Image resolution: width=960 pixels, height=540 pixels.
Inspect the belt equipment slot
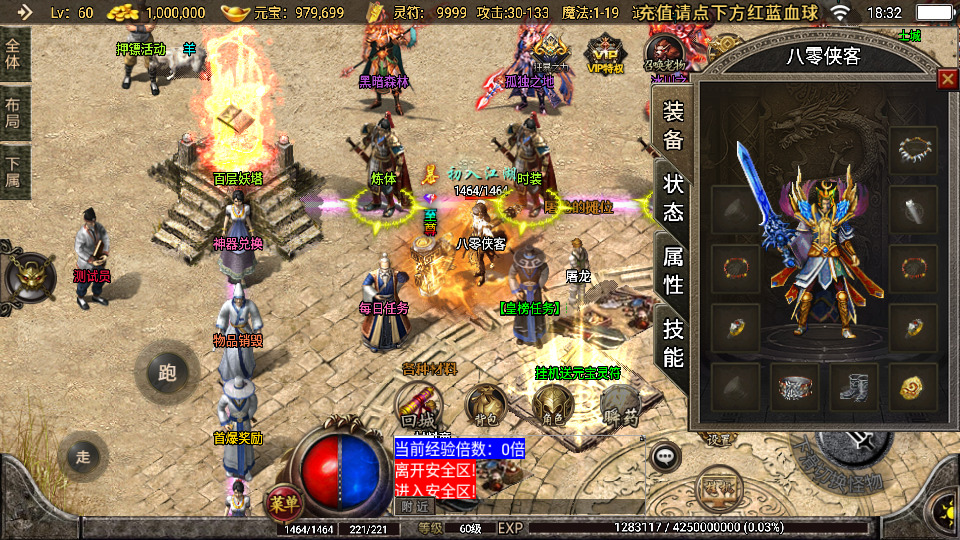click(794, 387)
